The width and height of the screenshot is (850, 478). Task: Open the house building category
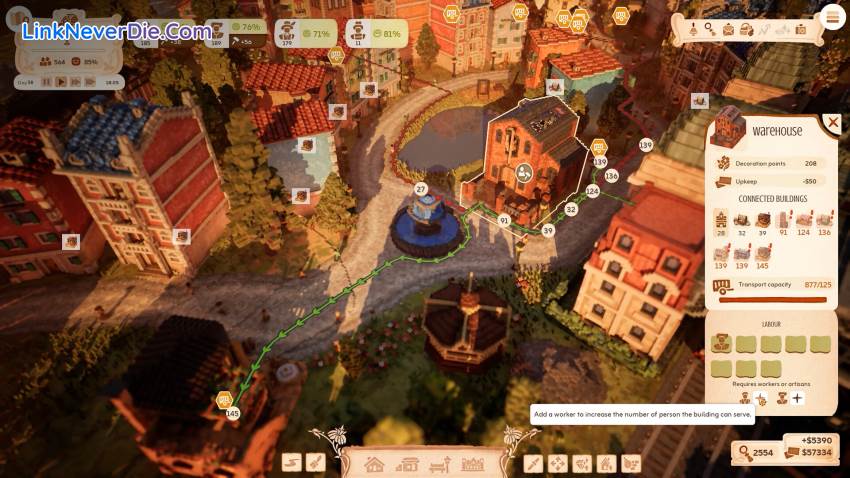375,464
